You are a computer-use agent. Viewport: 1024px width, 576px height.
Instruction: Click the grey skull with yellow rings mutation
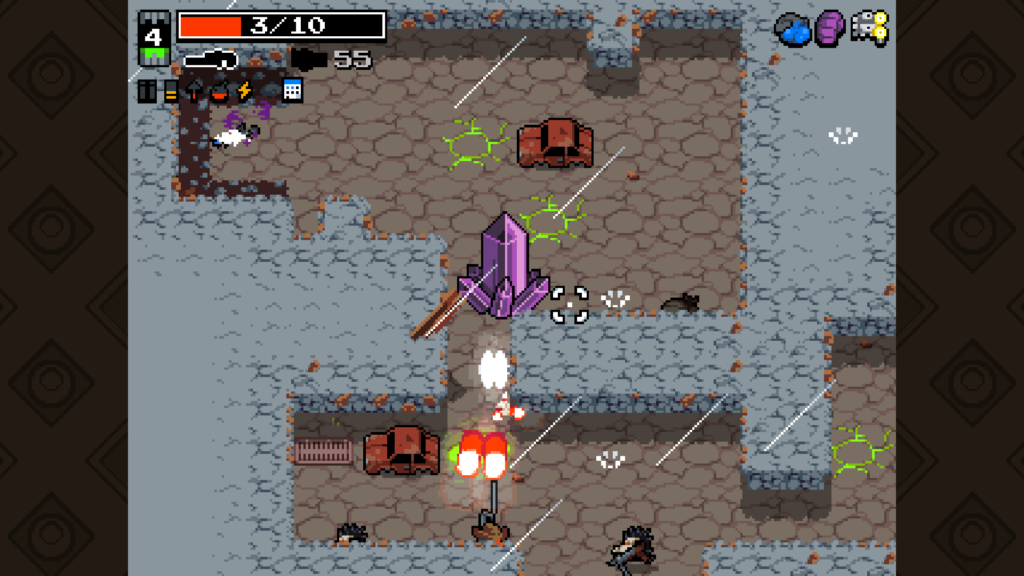[x=869, y=29]
